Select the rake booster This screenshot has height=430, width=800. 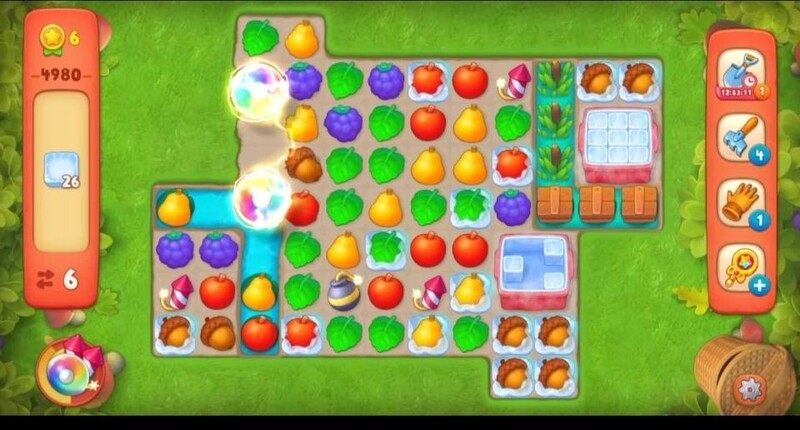point(740,137)
